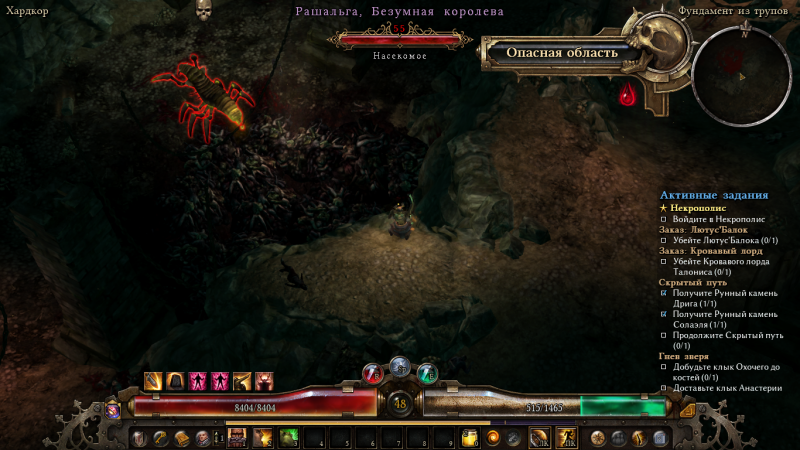The height and width of the screenshot is (450, 800).
Task: Click the red blood drop icon under the skull
Action: [x=628, y=96]
